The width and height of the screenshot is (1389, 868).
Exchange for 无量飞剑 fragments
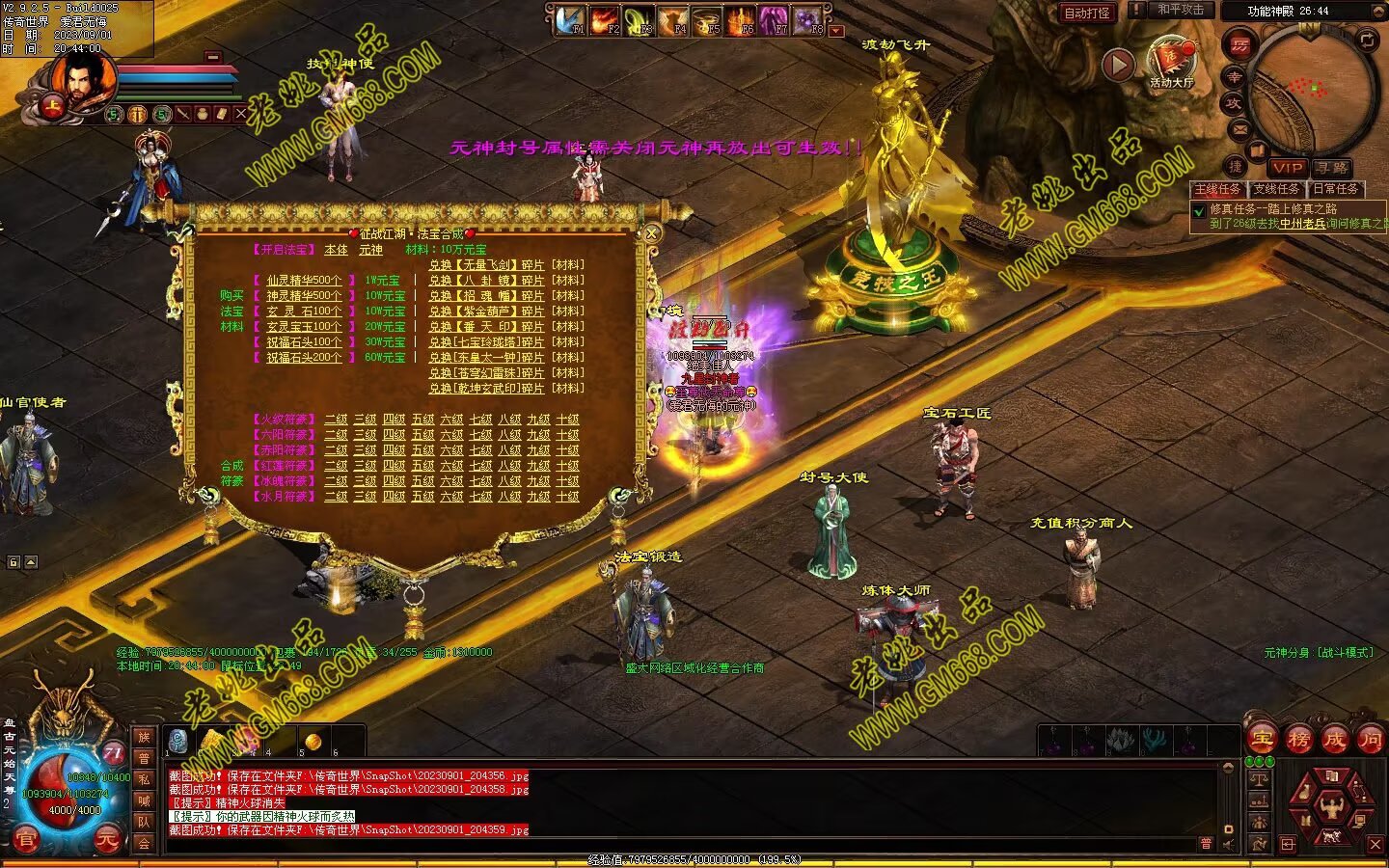486,265
